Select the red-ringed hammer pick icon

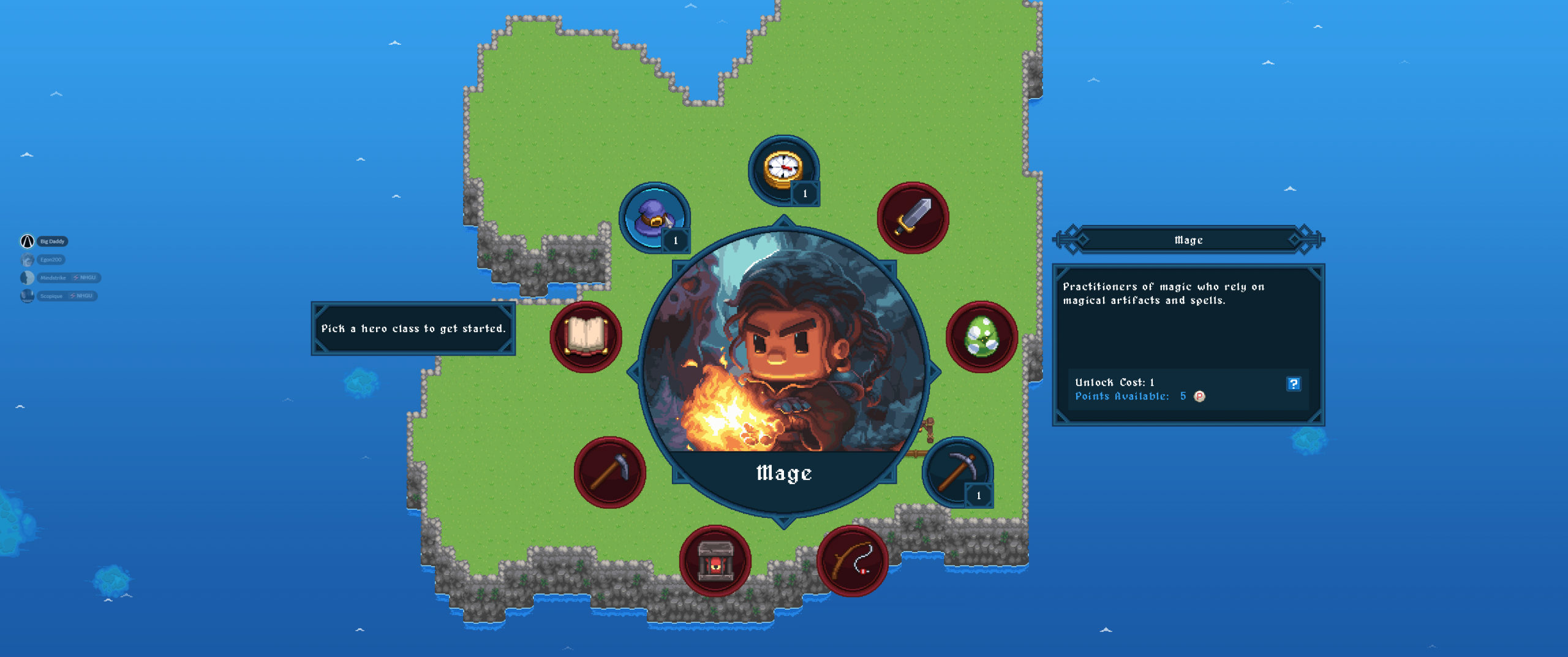pyautogui.click(x=609, y=472)
